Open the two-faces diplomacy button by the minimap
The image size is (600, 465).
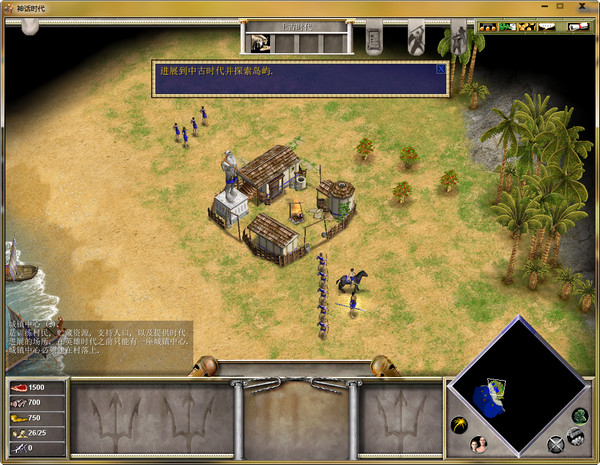tap(478, 444)
